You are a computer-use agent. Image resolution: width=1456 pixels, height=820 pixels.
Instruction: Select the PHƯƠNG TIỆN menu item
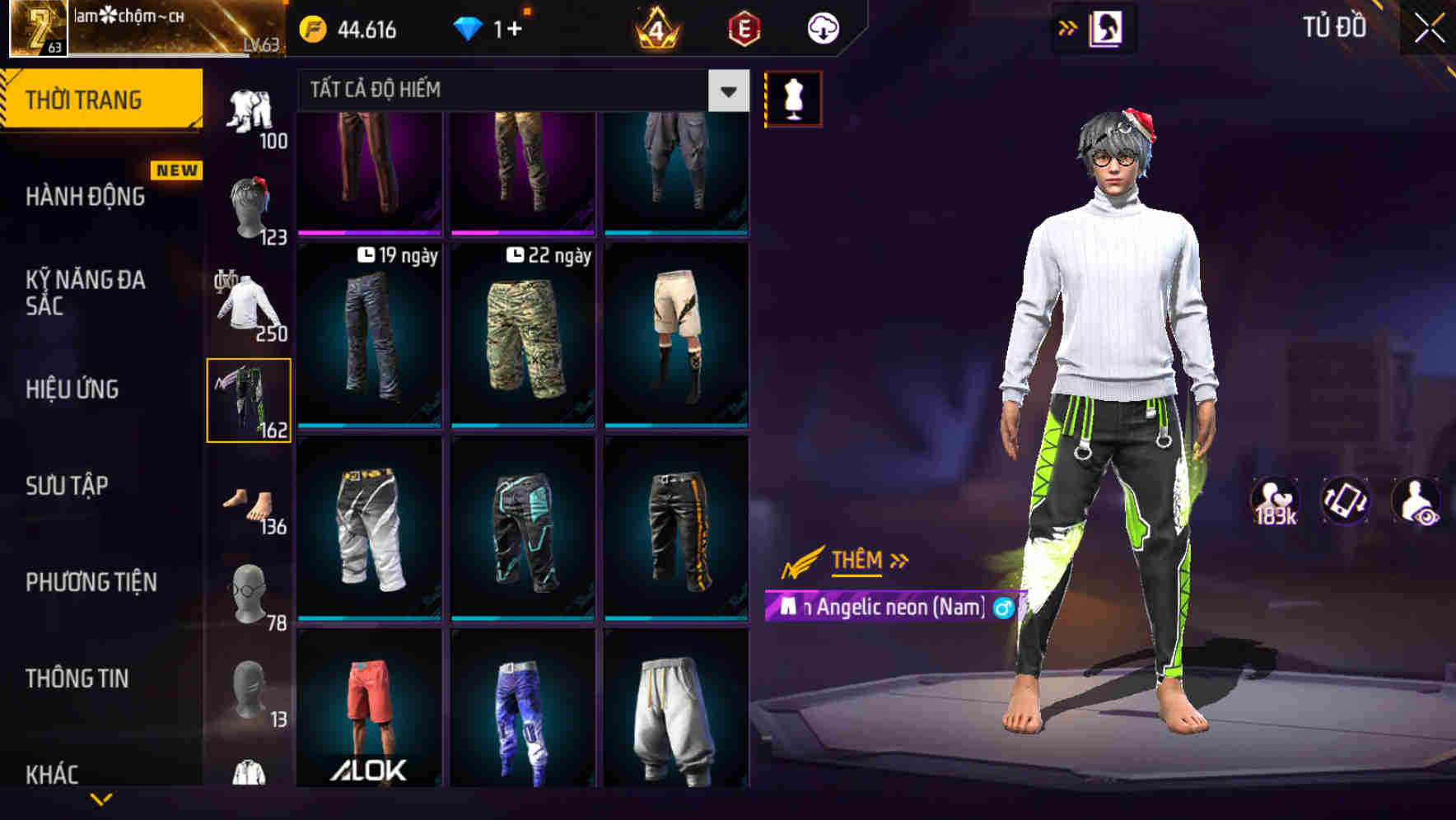click(x=91, y=581)
